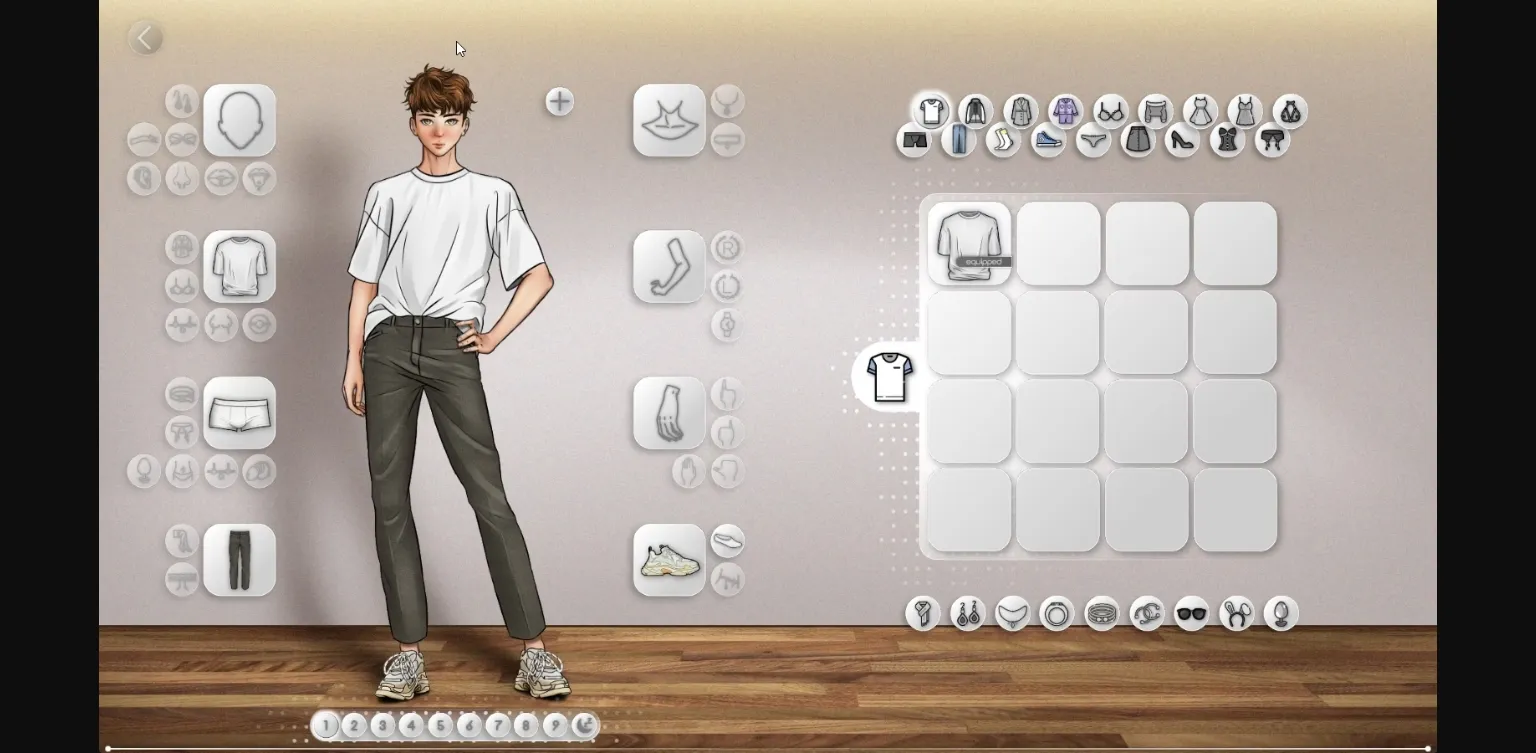Select the purple pajamas category
This screenshot has width=1536, height=753.
pyautogui.click(x=1065, y=110)
